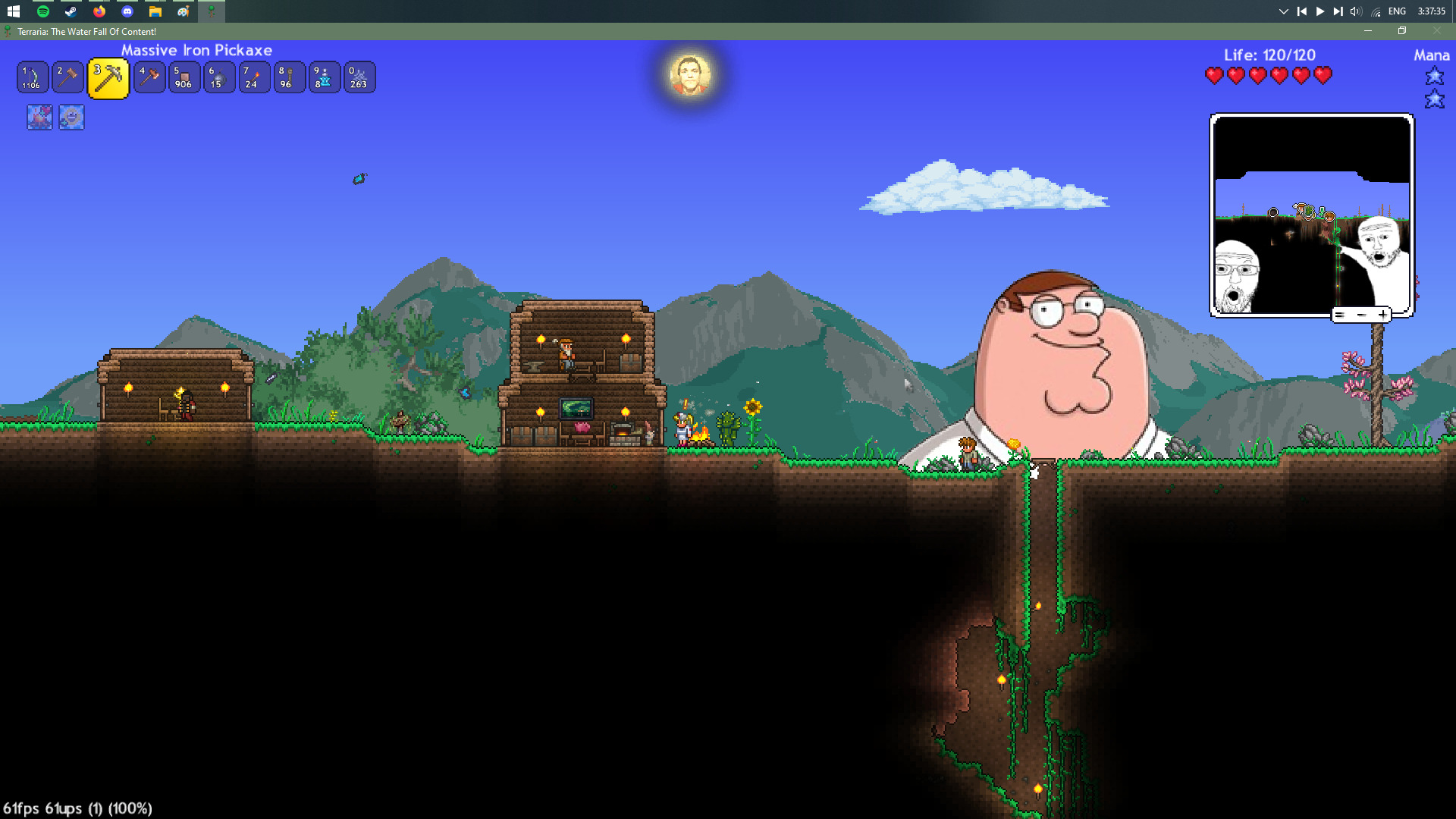Click the minimap display
The height and width of the screenshot is (819, 1456).
(1311, 215)
